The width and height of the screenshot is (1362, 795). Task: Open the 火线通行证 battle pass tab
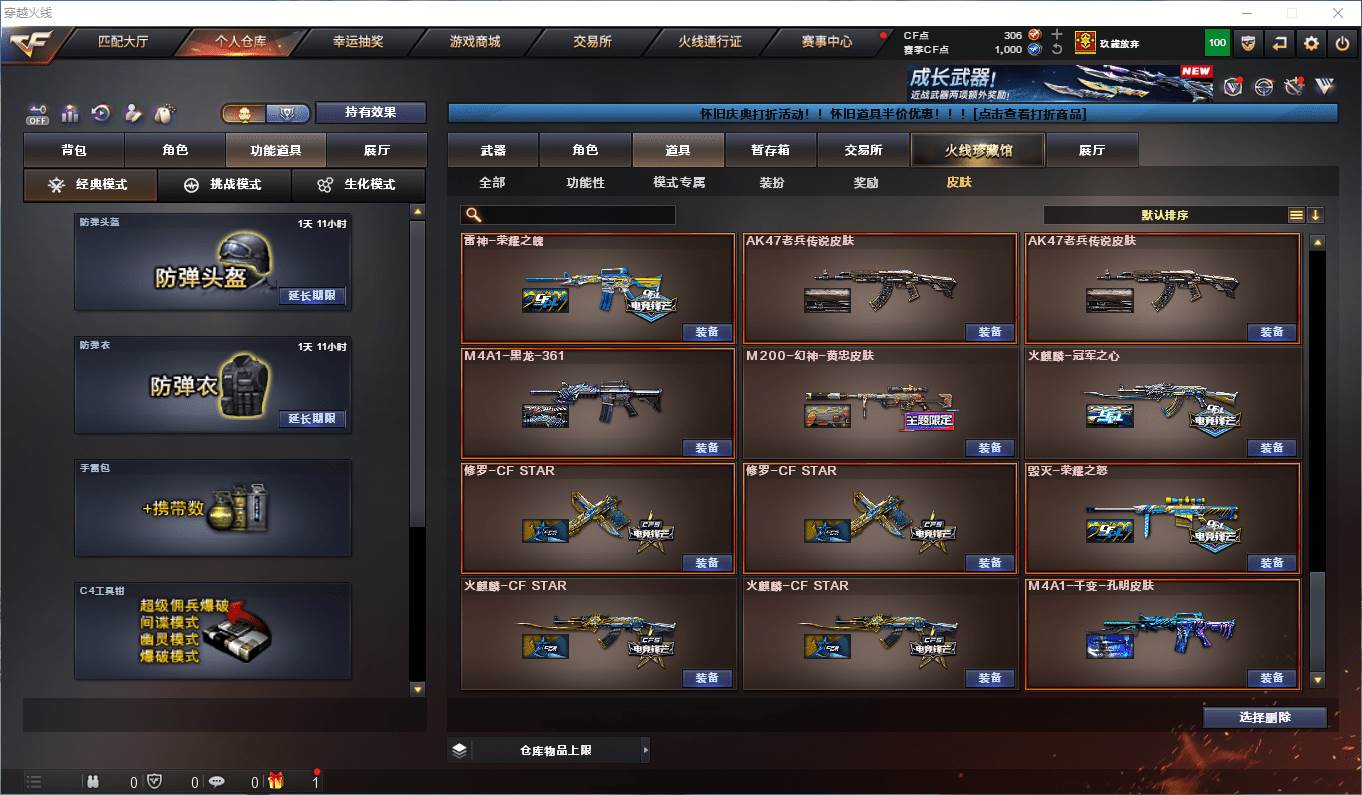click(x=709, y=42)
